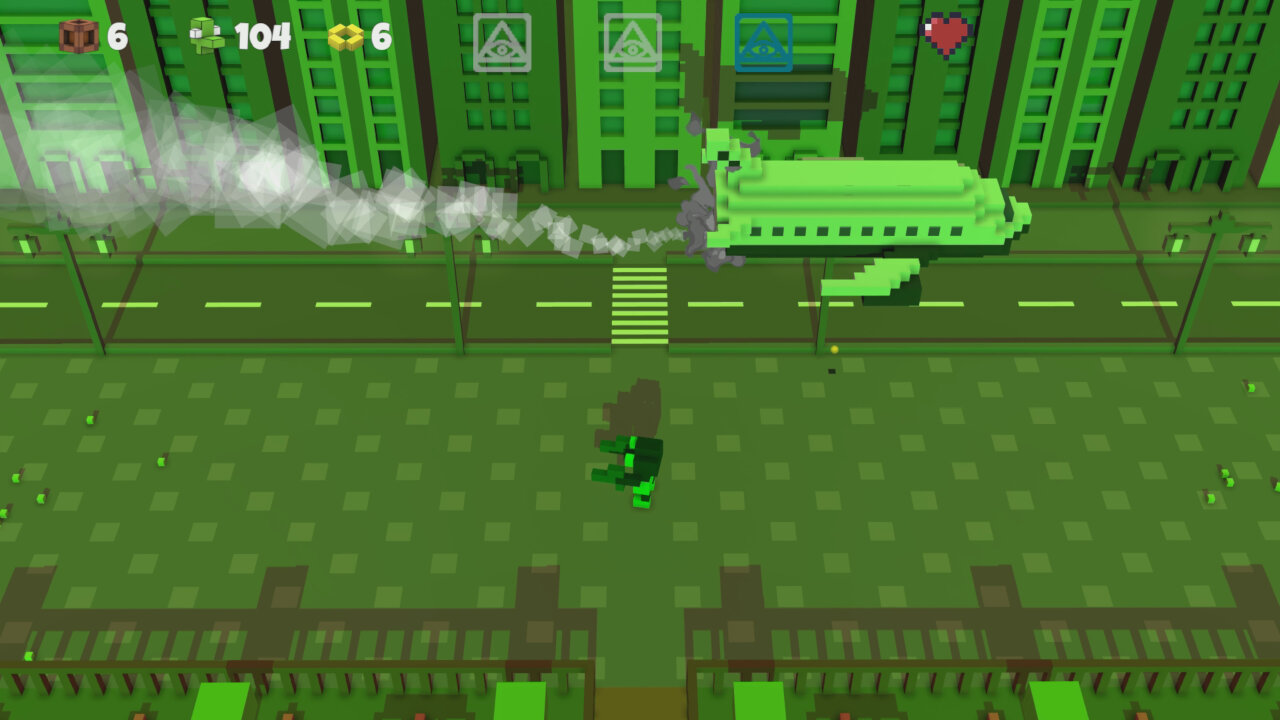The width and height of the screenshot is (1280, 720).
Task: Click the gray damaged nose of the blimp
Action: 700,210
